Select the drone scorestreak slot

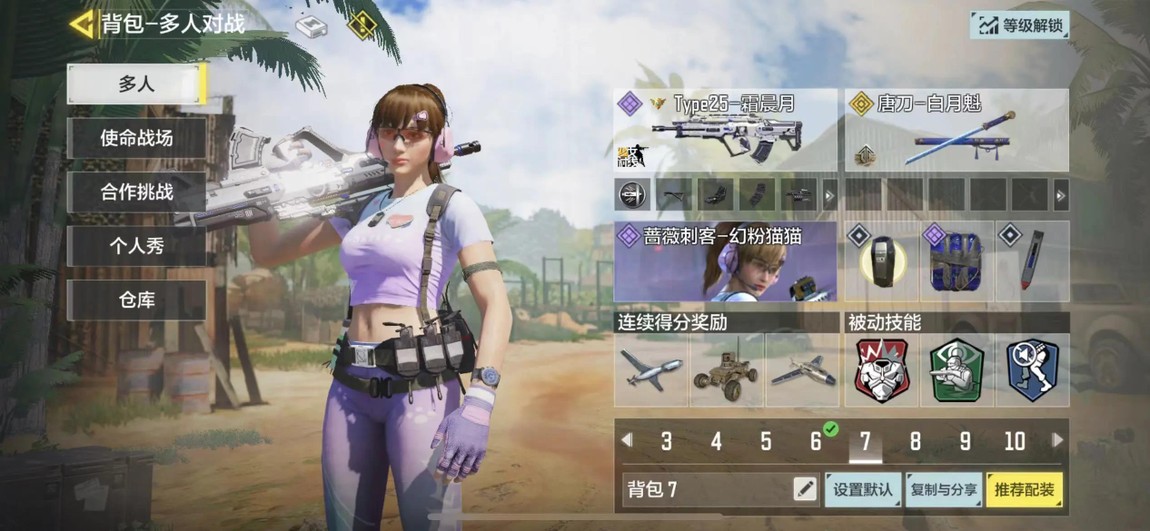651,369
